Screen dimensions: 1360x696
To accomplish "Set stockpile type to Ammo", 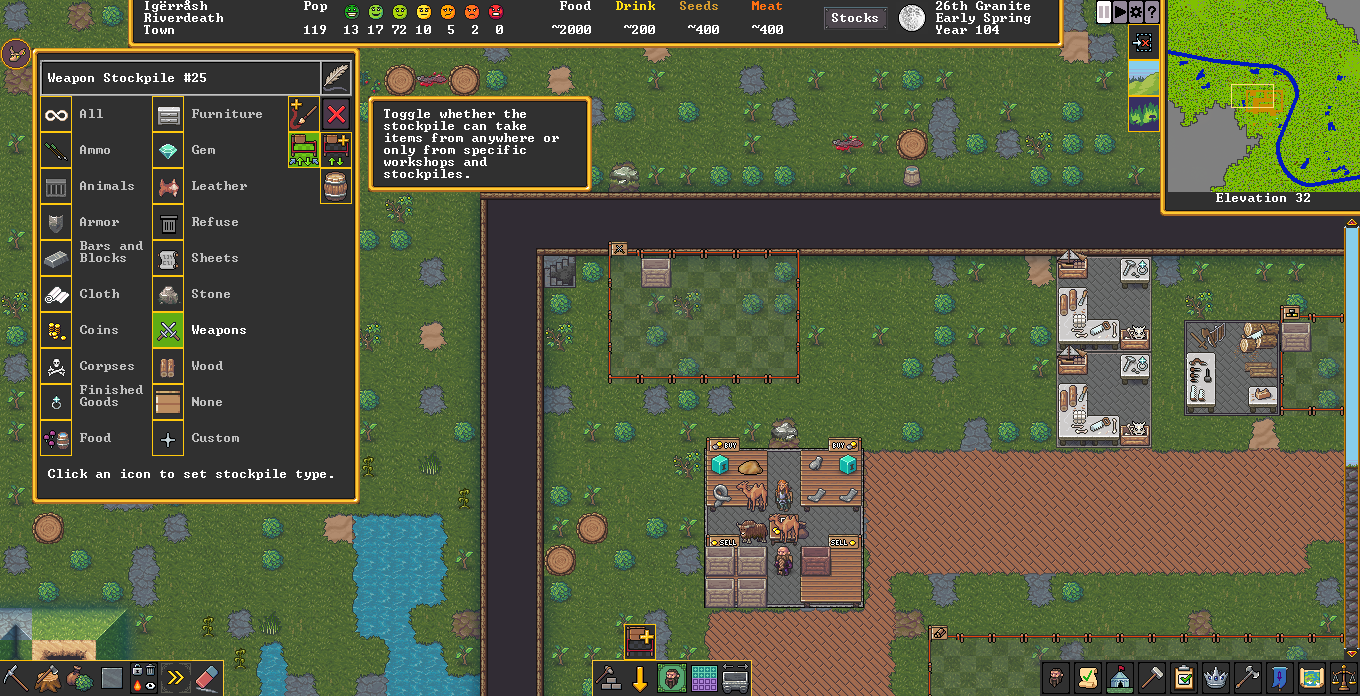I will [57, 150].
